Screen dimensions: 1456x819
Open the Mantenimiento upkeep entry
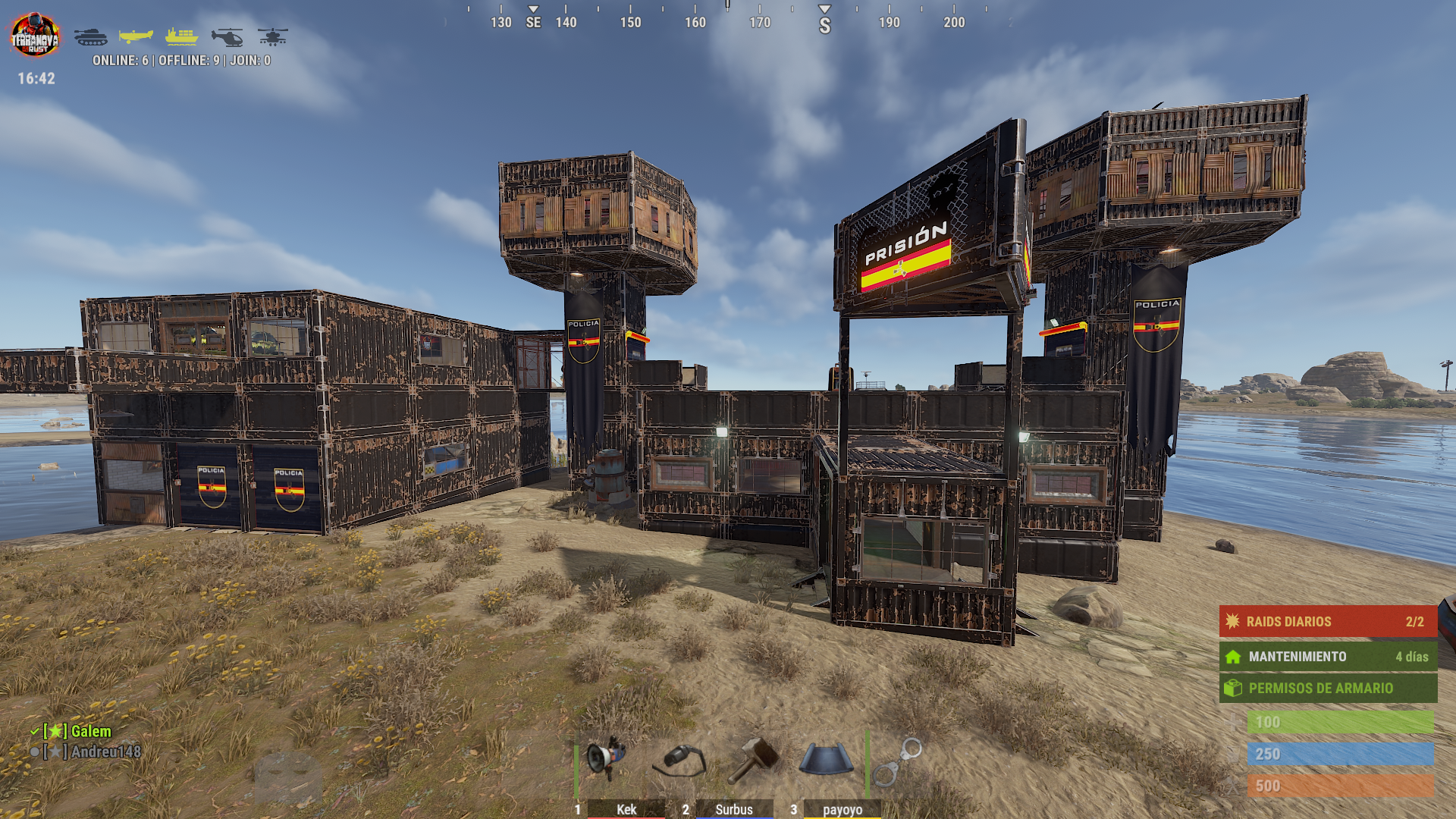[1328, 657]
